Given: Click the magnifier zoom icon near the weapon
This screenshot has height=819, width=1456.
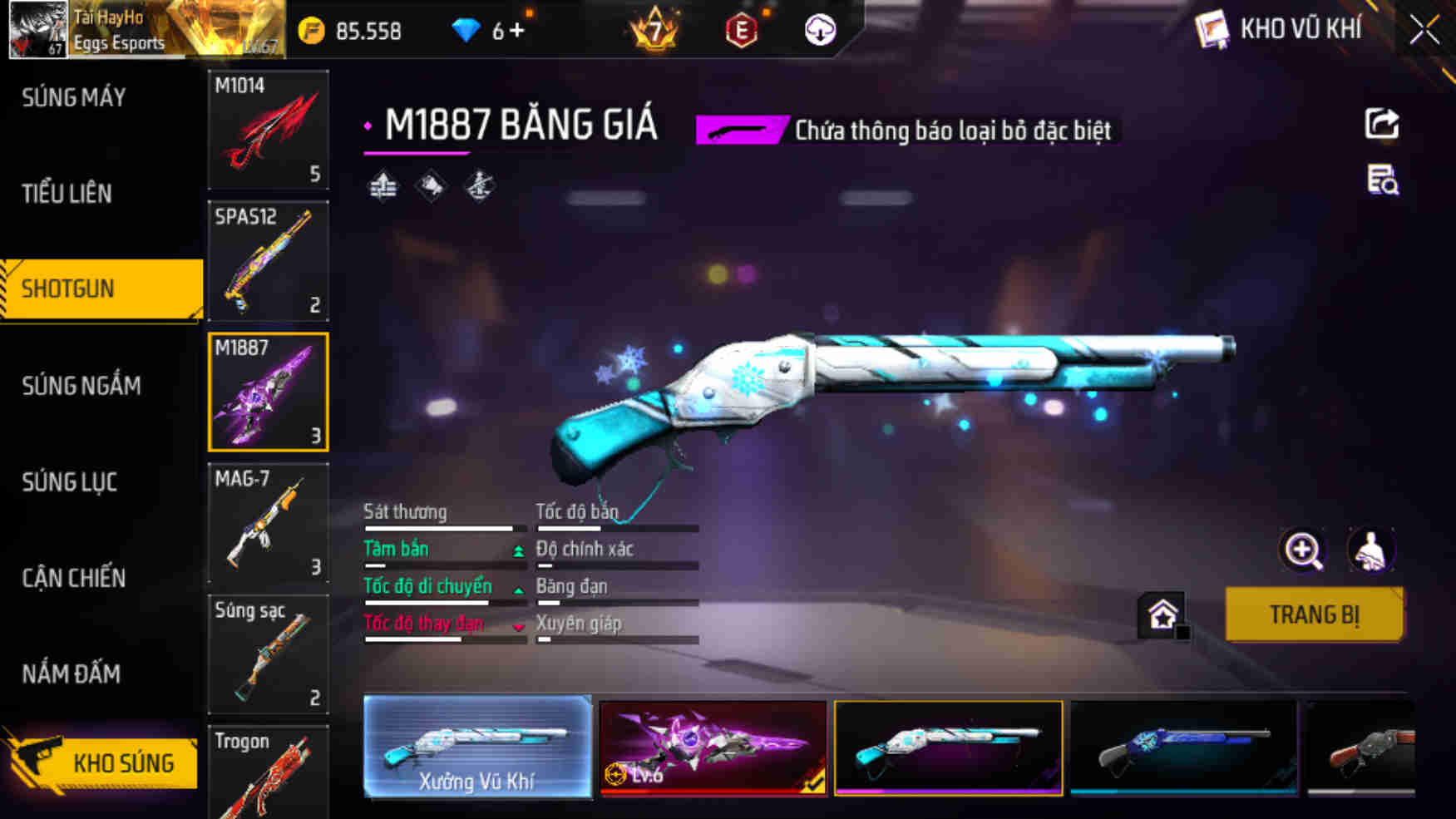Looking at the screenshot, I should pos(1301,550).
